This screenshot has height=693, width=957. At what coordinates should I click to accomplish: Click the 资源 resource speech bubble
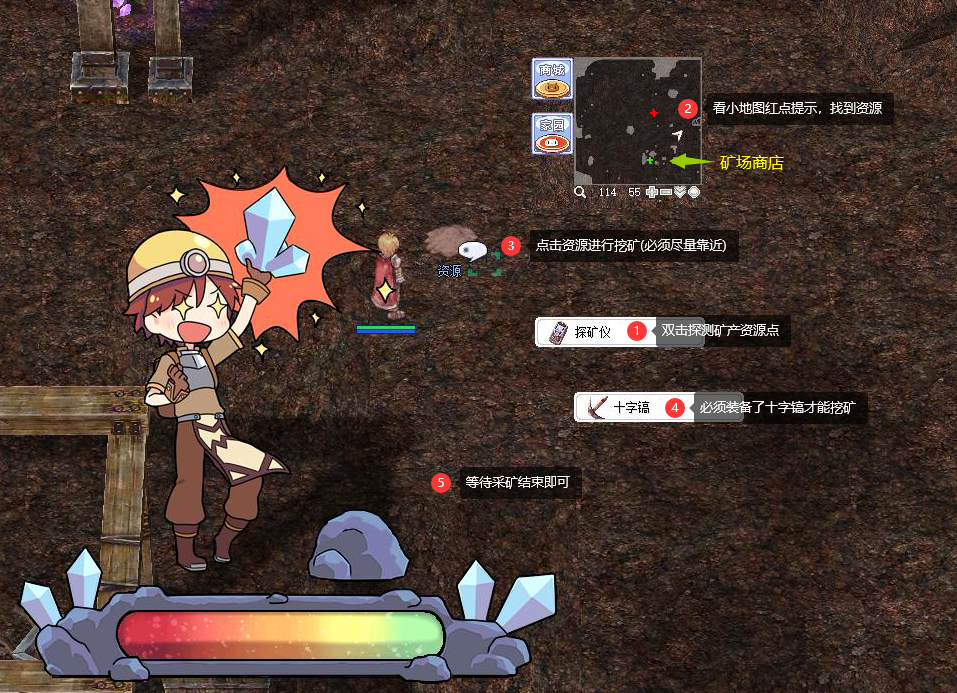[470, 249]
